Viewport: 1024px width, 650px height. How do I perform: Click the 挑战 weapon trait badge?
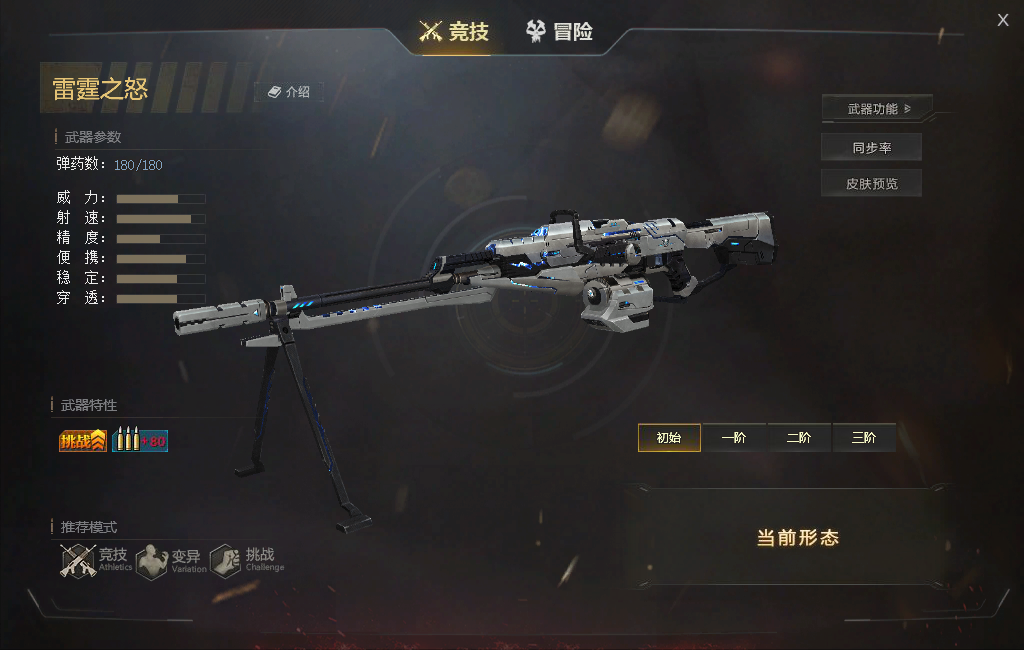(x=83, y=440)
